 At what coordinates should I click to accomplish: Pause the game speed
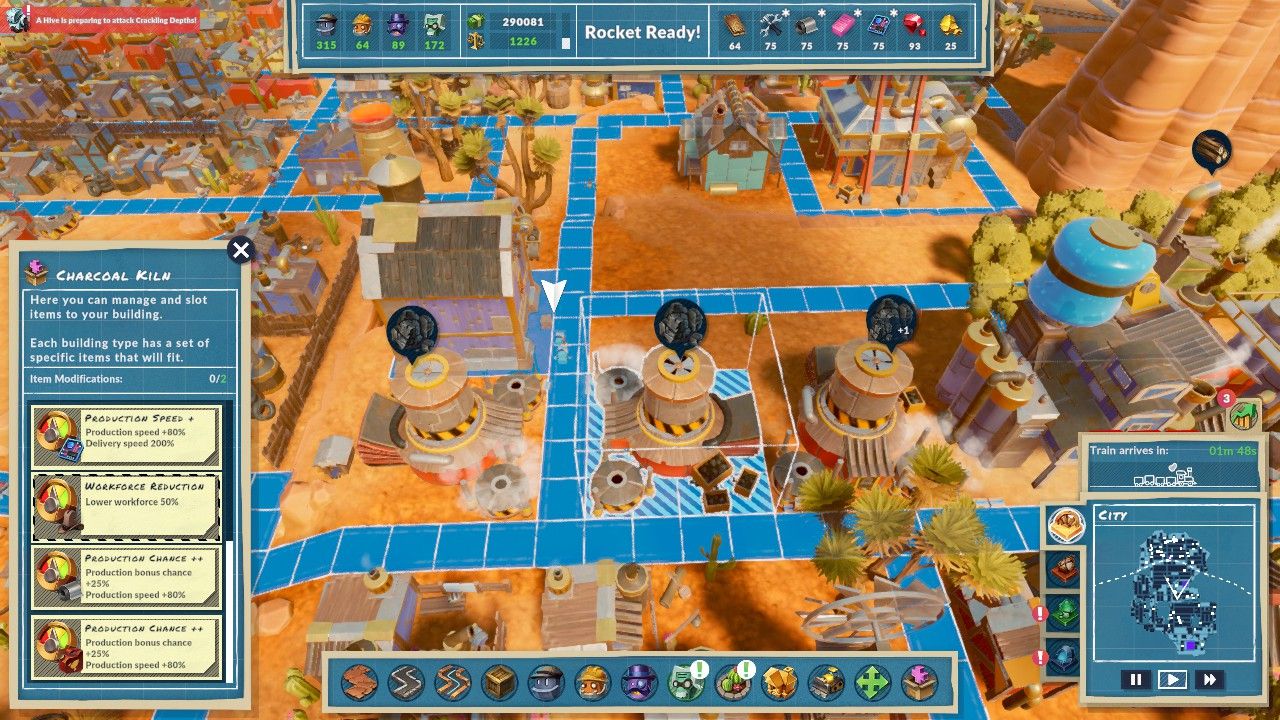coord(1135,680)
